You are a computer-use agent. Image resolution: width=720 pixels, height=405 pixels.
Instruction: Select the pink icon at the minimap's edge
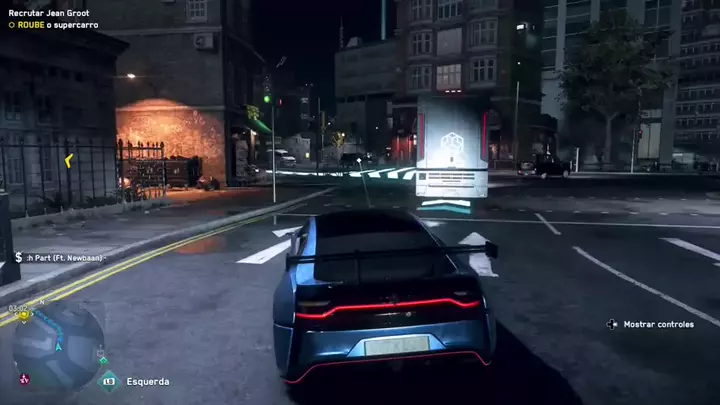(24, 378)
